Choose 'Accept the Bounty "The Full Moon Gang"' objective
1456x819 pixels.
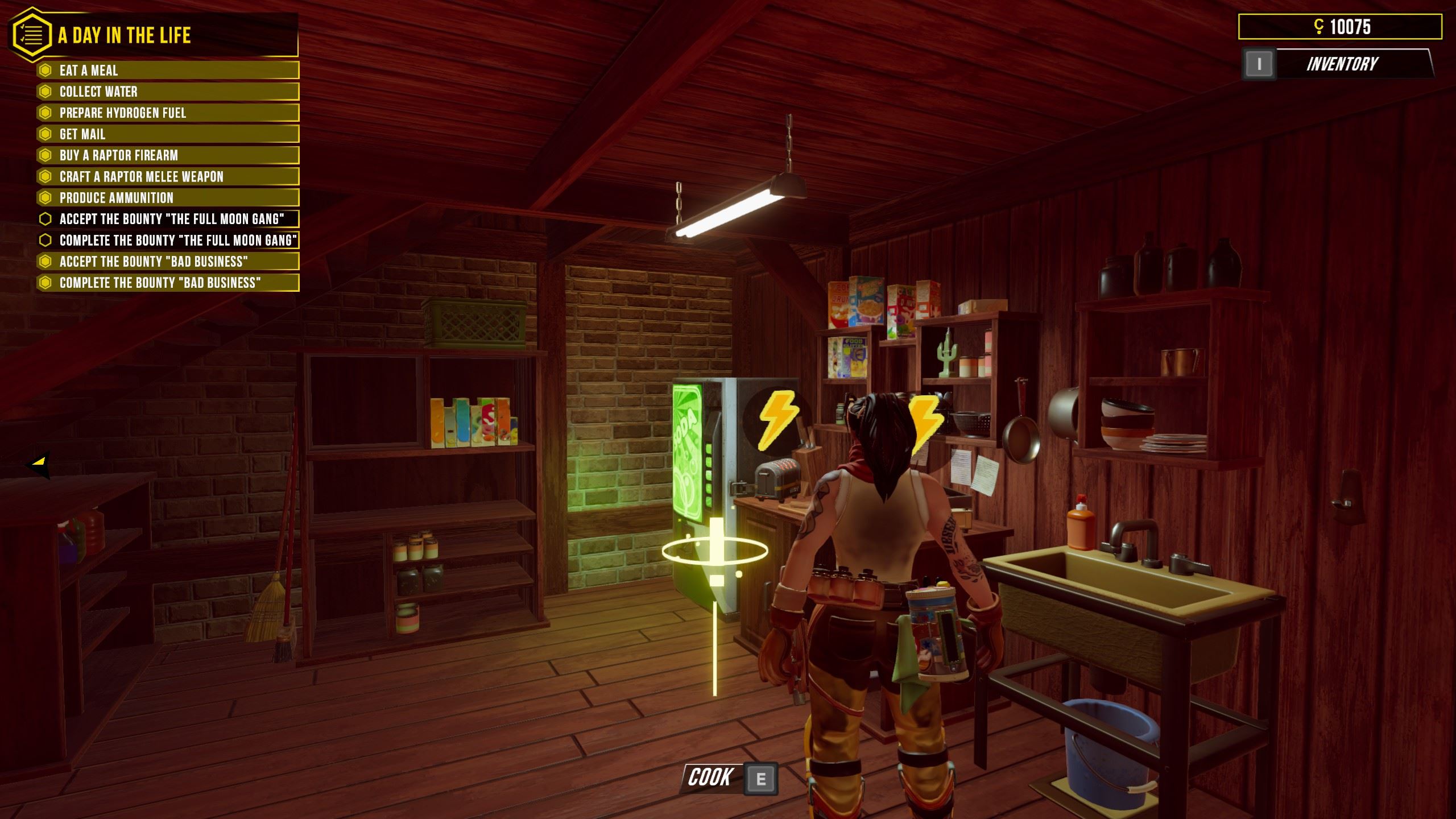tap(168, 219)
